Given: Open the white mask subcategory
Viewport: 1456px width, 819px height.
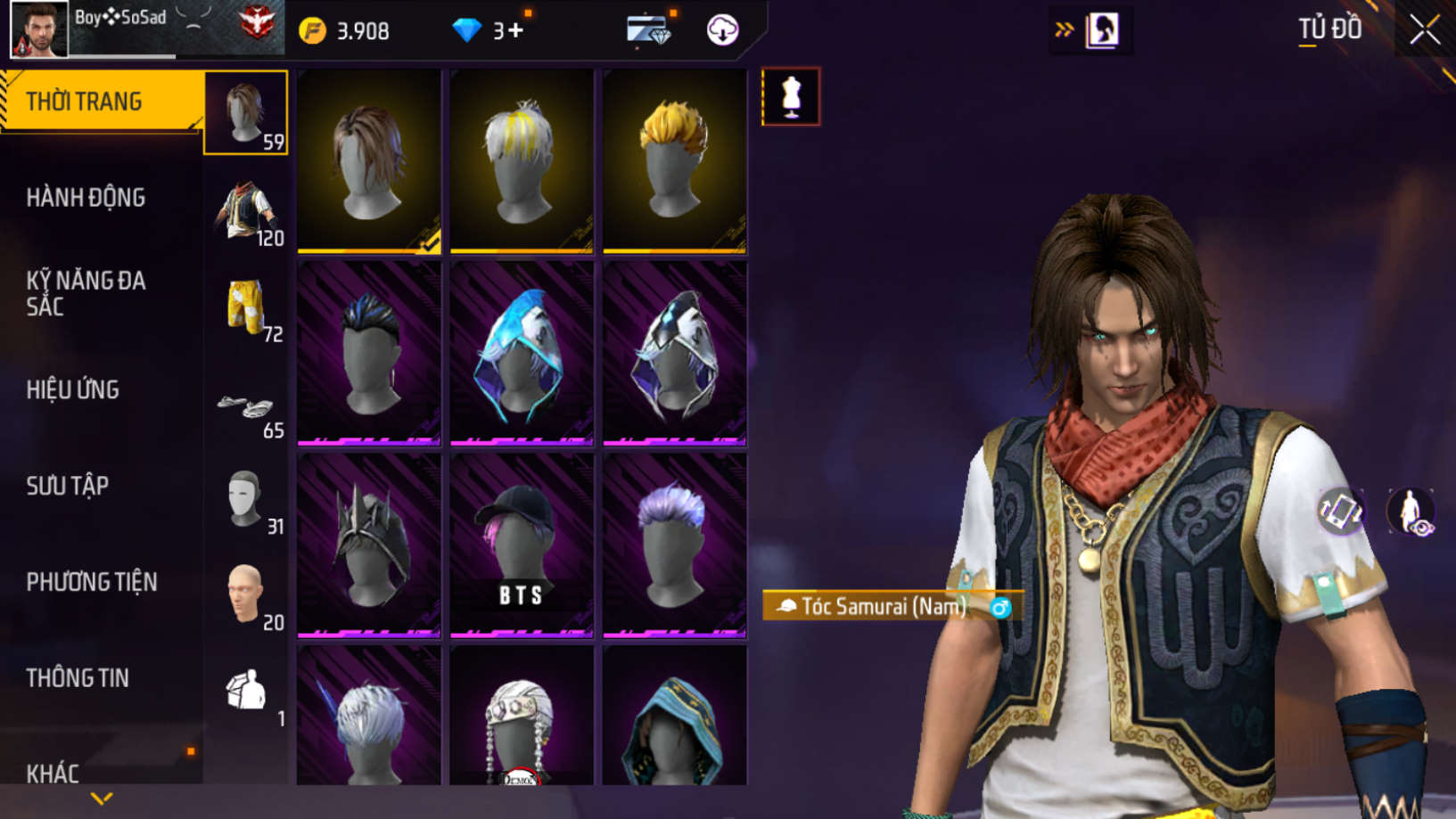Looking at the screenshot, I should click(246, 500).
